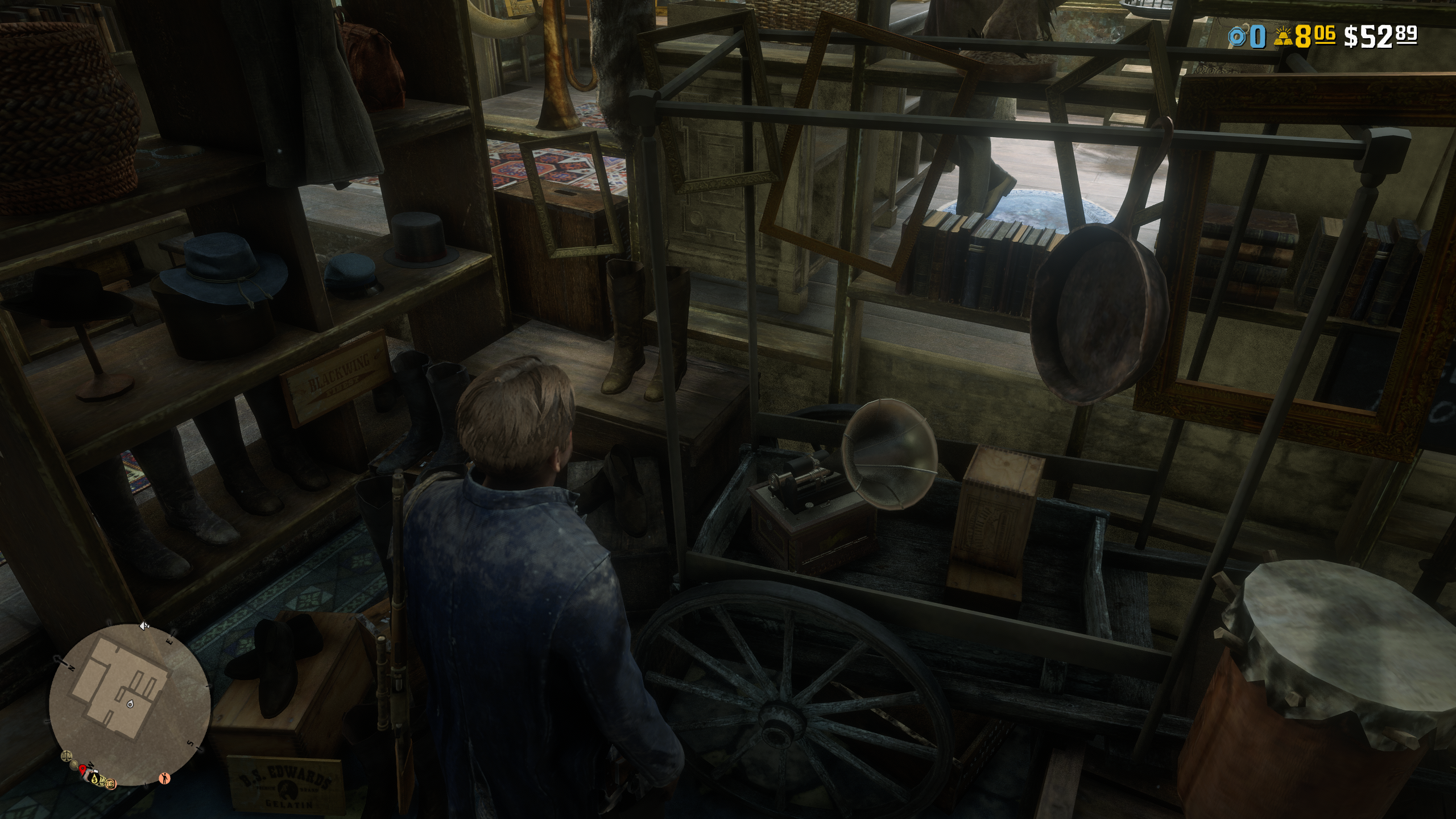Screen dimensions: 1456x819
Task: Select the orange stranger blip on the minimap edge
Action: click(164, 778)
